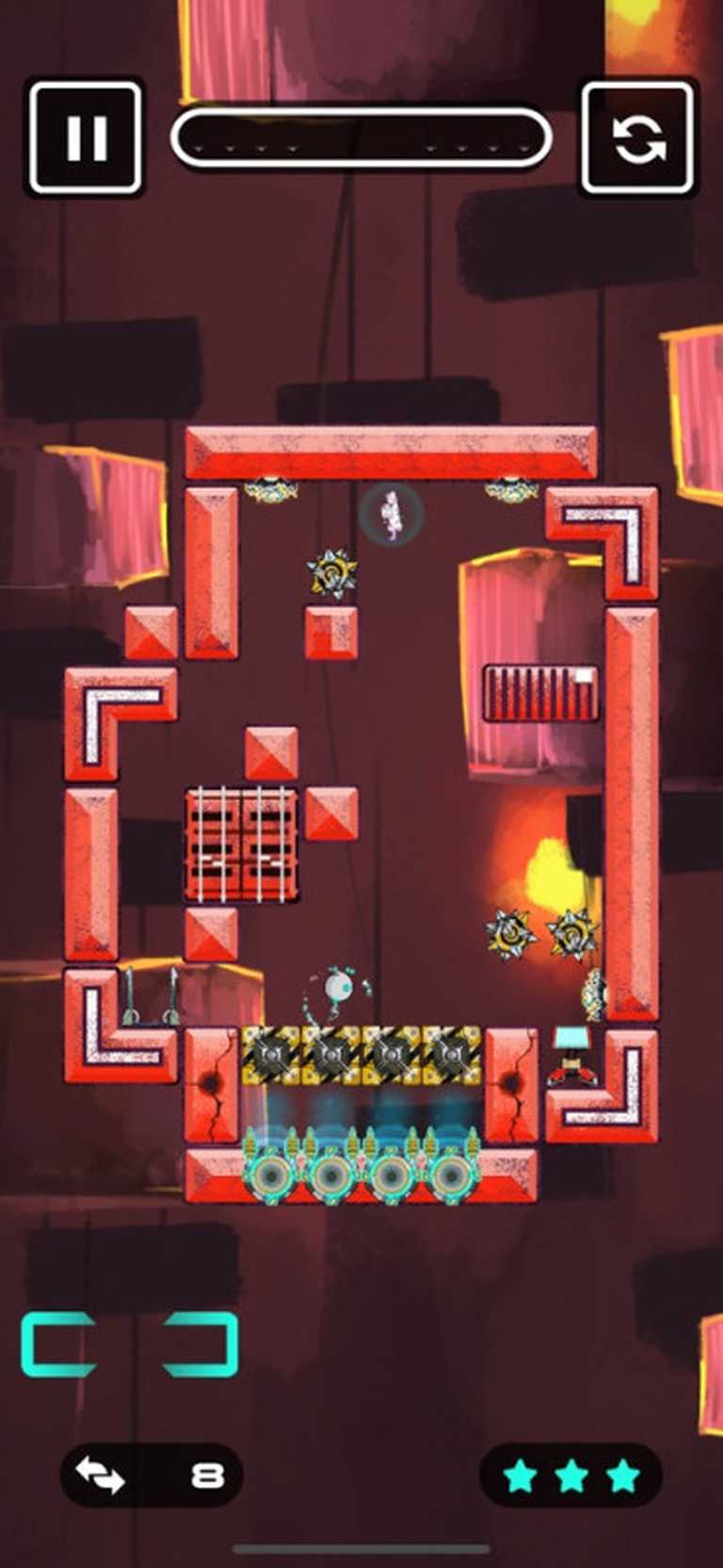The height and width of the screenshot is (1568, 723).
Task: Tap the left cyan rotate bracket
Action: point(58,1343)
